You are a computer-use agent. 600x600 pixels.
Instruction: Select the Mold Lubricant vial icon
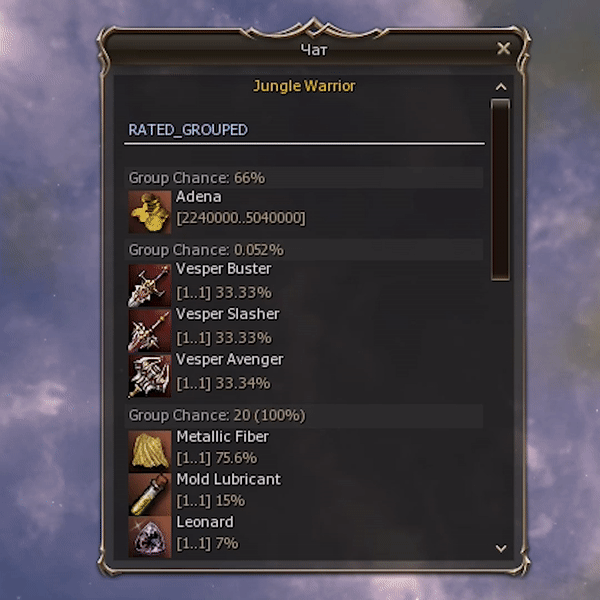point(150,493)
